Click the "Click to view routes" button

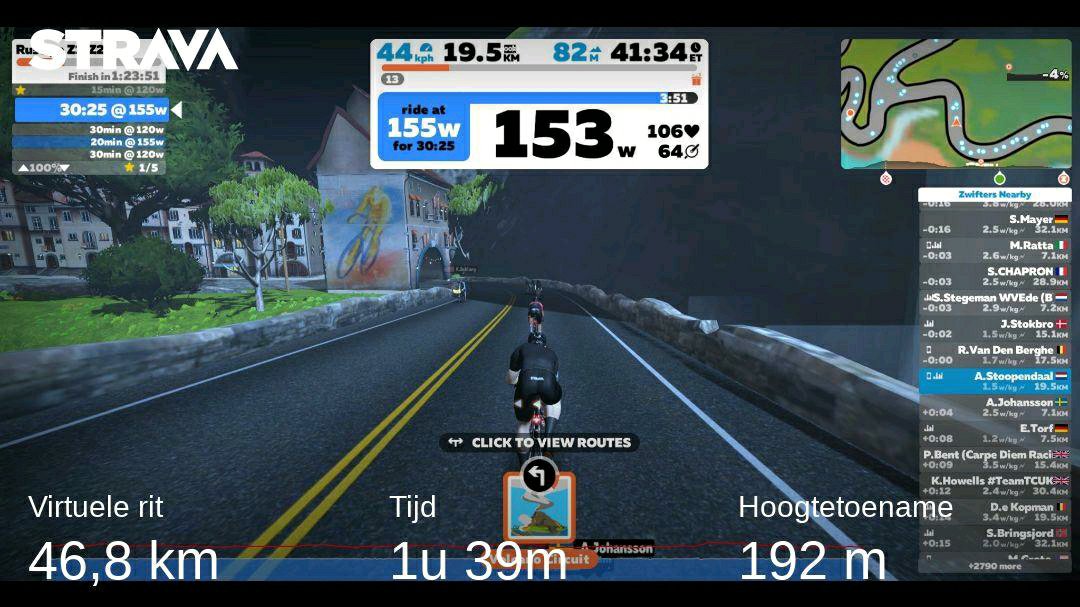click(540, 442)
